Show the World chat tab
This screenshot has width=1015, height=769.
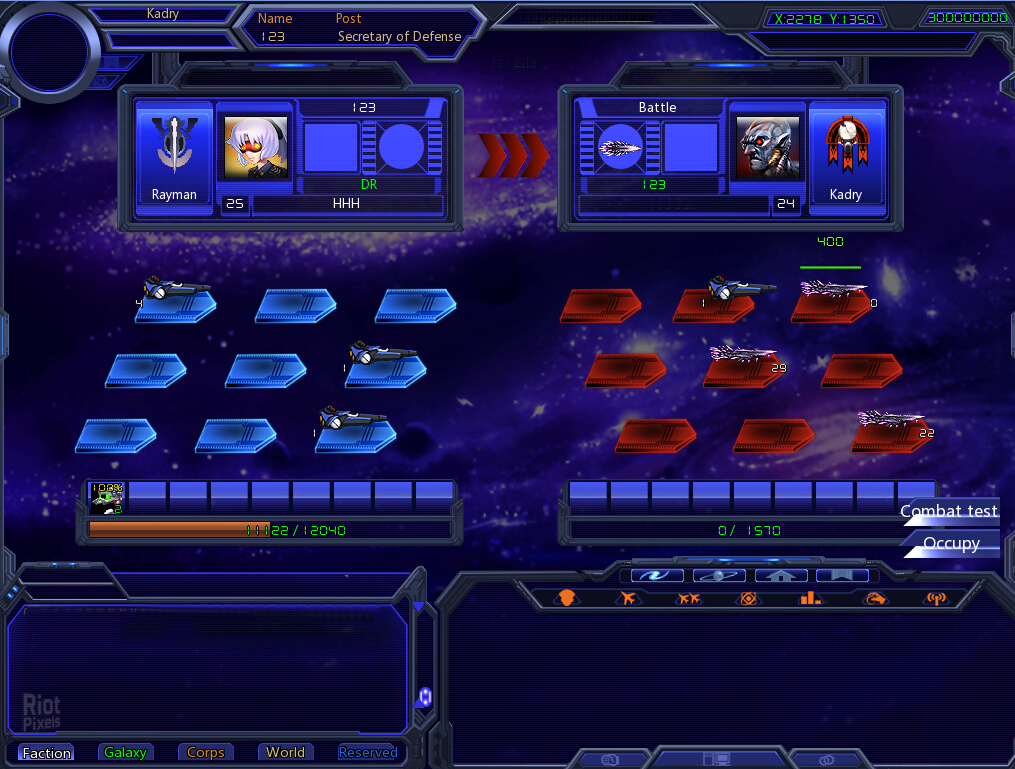[285, 753]
